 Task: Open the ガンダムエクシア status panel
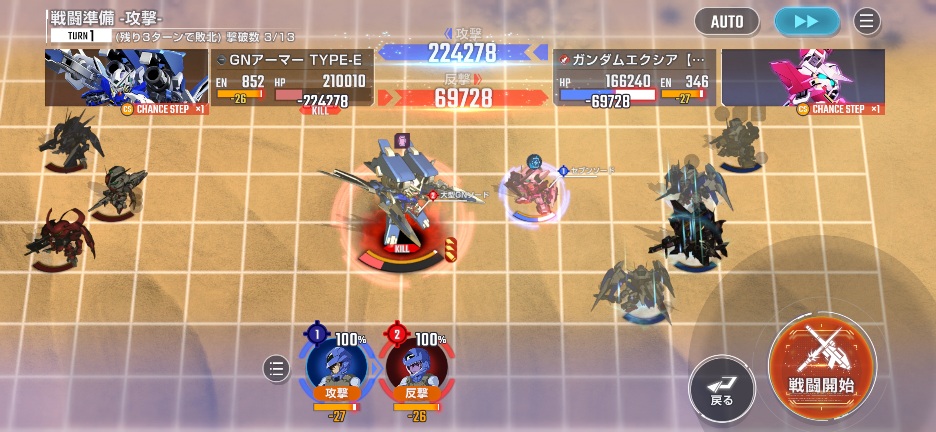pyautogui.click(x=634, y=78)
